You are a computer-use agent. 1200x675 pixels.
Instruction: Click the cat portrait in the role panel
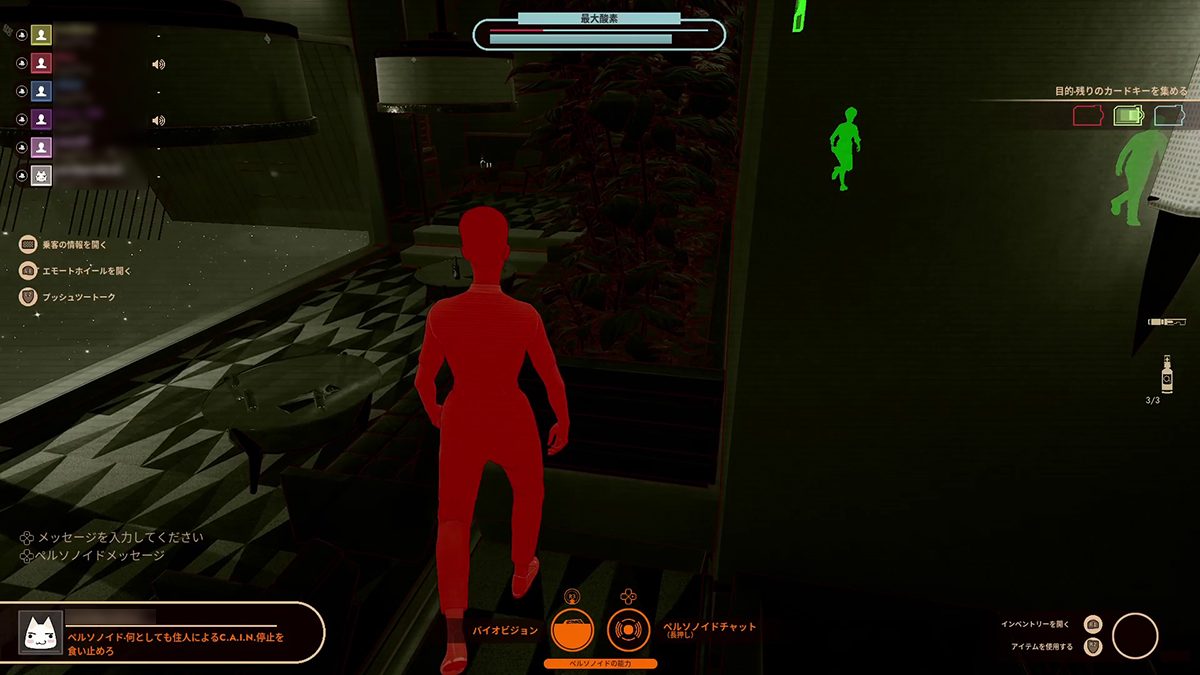pos(41,633)
